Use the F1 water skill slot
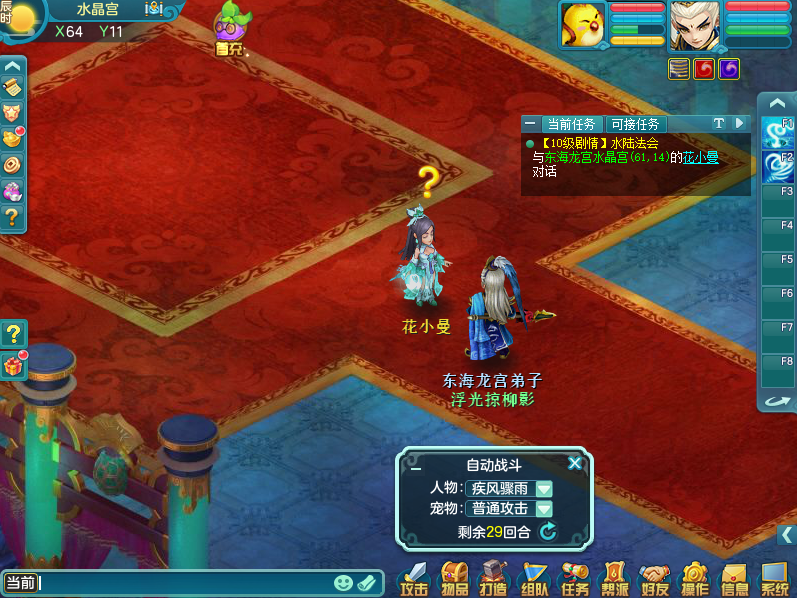797x598 pixels. (x=775, y=133)
